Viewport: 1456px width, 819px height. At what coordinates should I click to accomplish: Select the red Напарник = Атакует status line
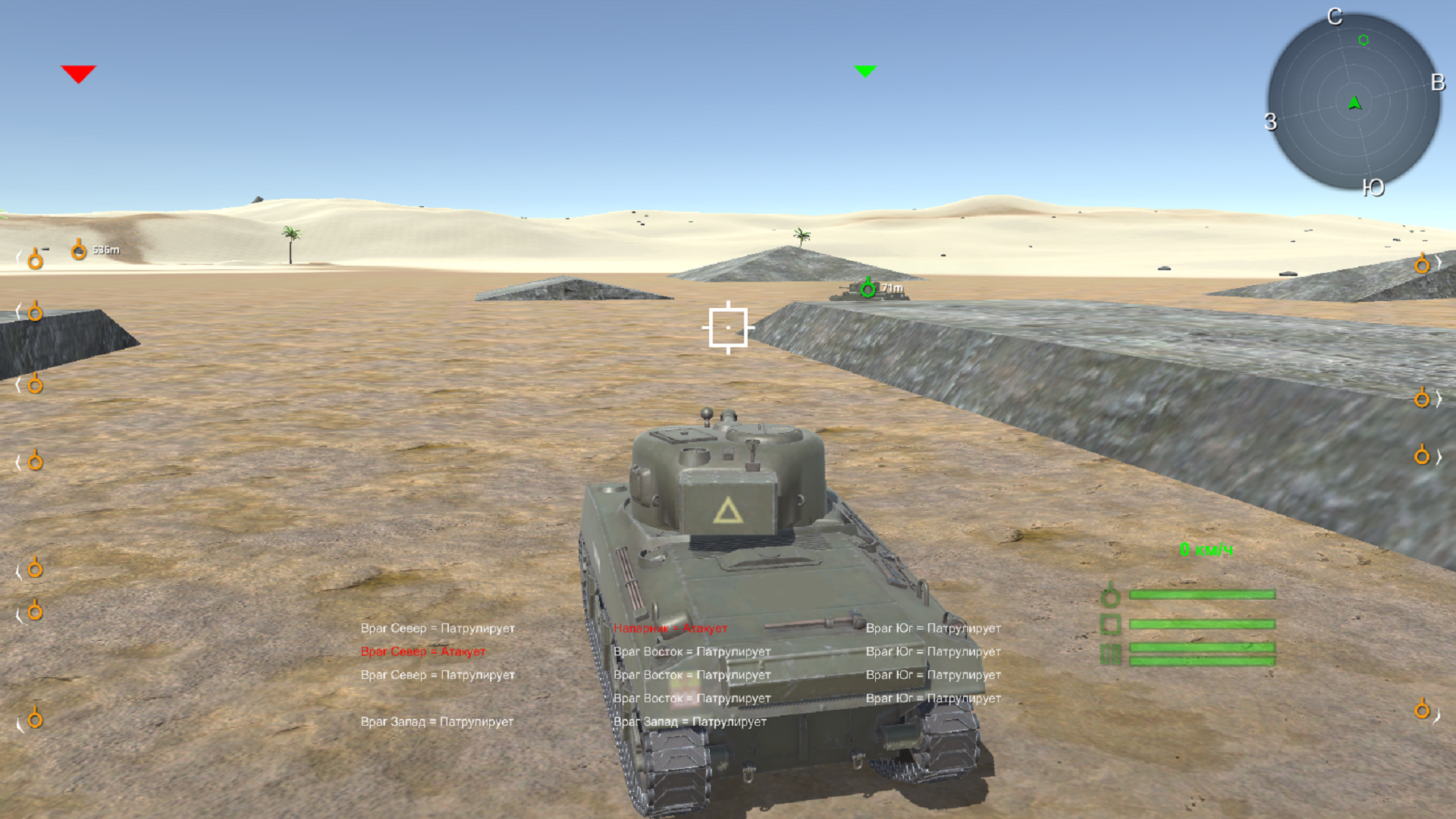pos(670,629)
